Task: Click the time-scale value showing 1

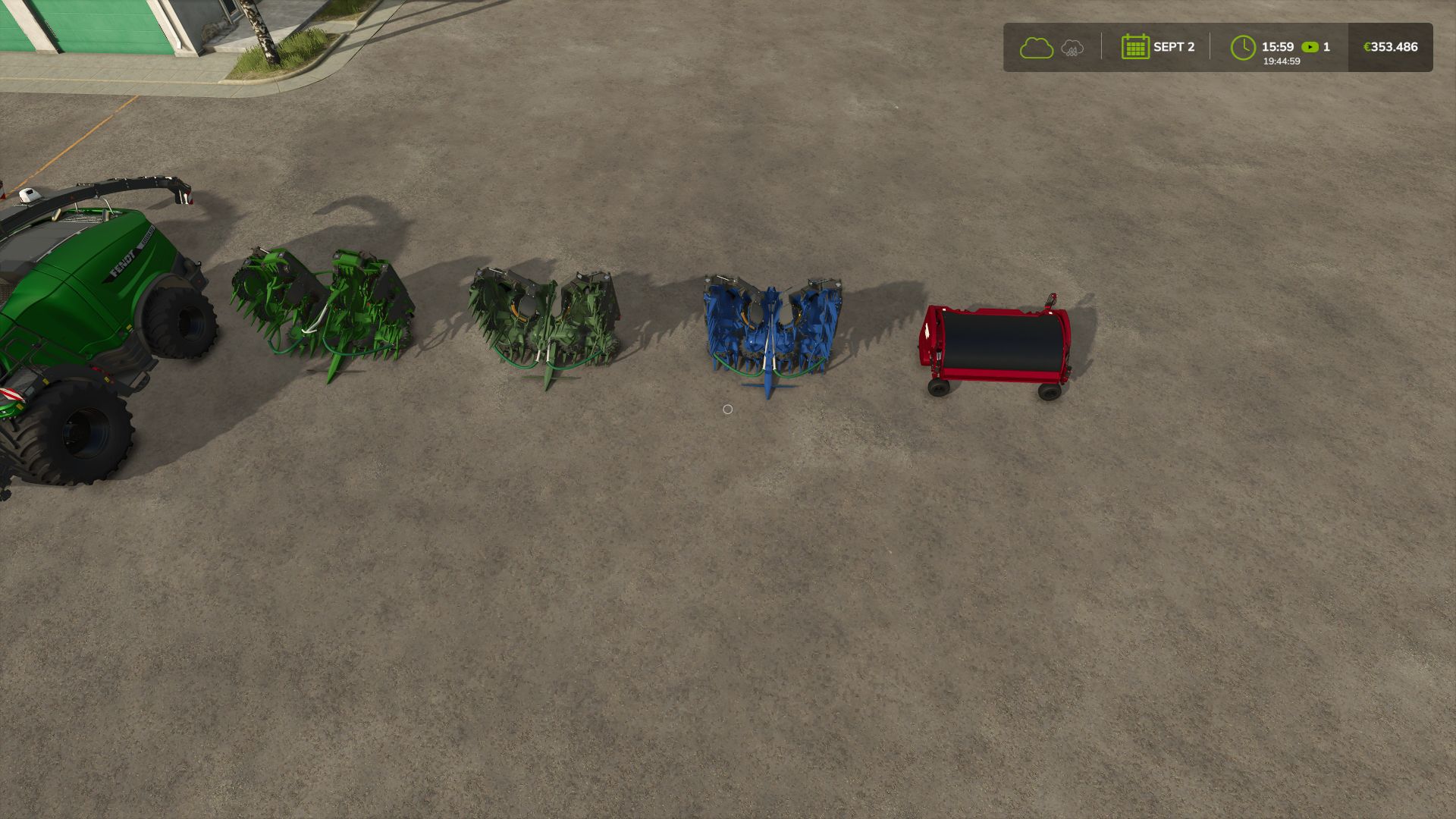Action: click(x=1326, y=46)
